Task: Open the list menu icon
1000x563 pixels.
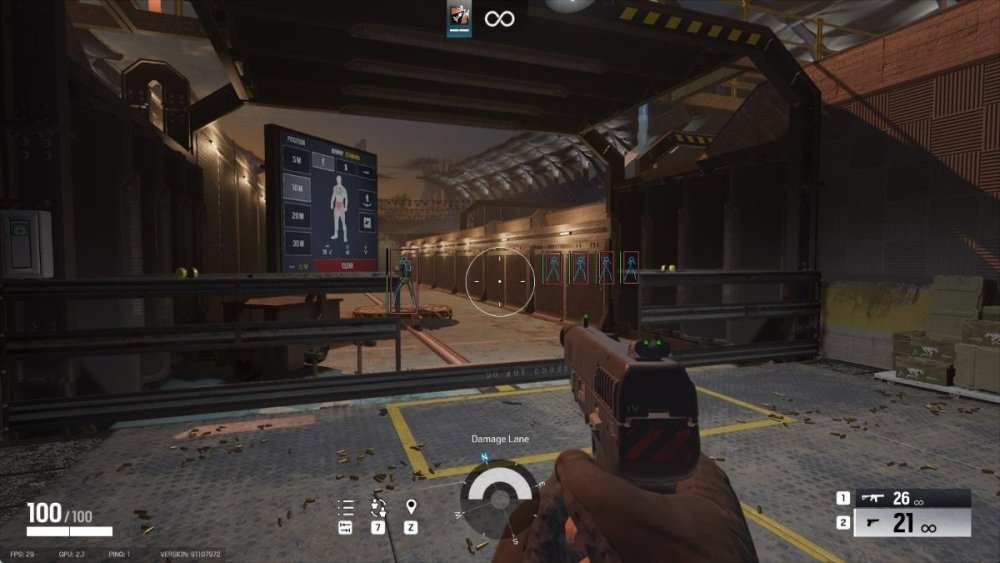Action: pyautogui.click(x=346, y=507)
